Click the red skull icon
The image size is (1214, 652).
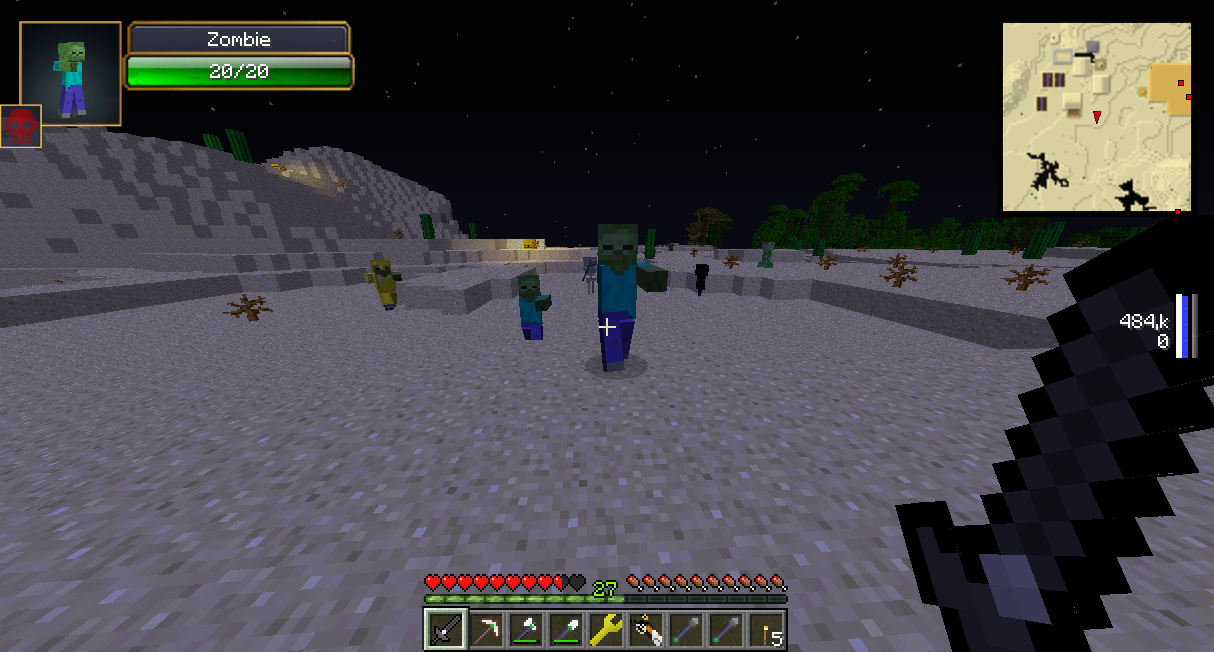20,126
